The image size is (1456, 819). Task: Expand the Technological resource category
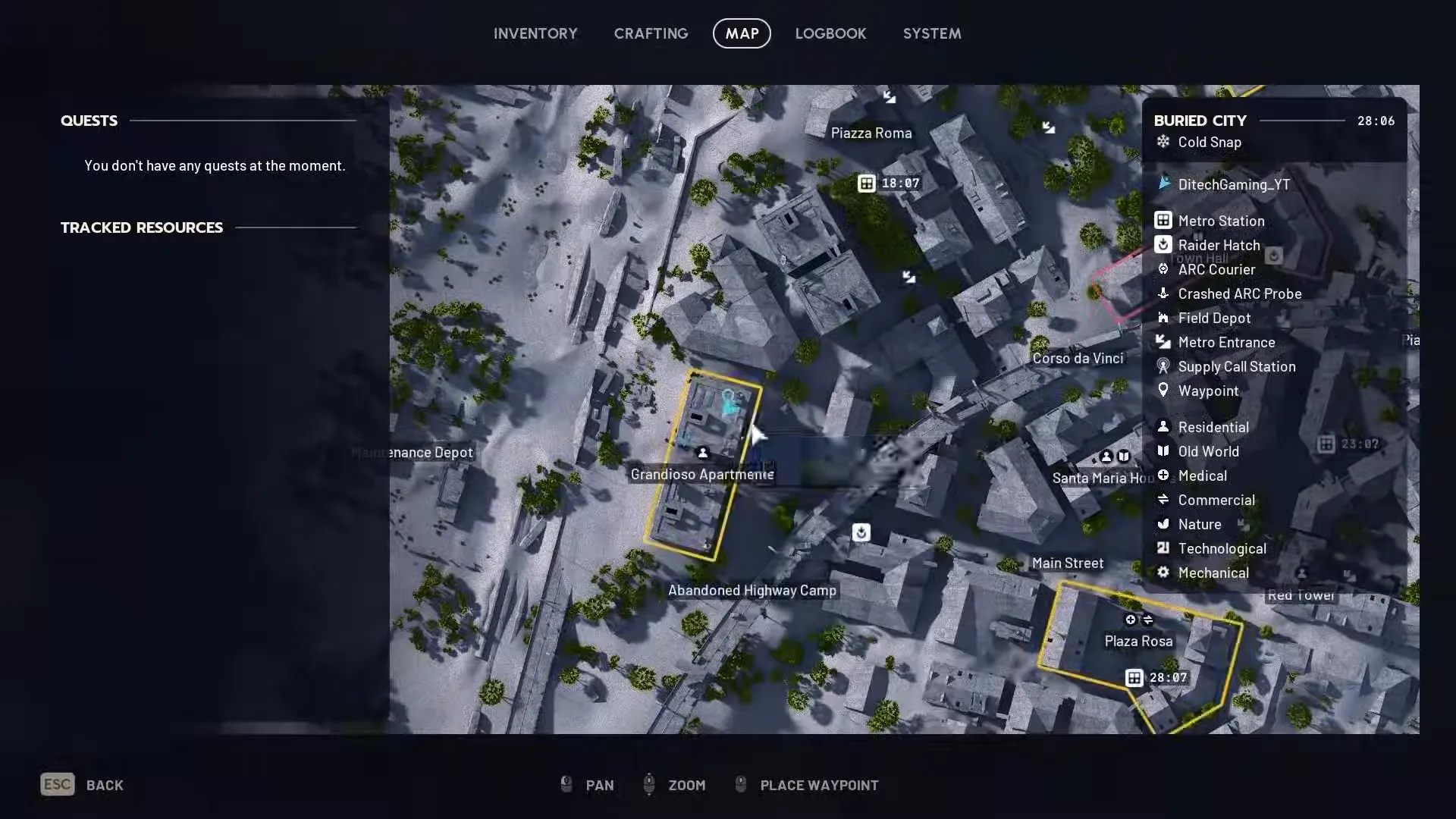point(1164,548)
